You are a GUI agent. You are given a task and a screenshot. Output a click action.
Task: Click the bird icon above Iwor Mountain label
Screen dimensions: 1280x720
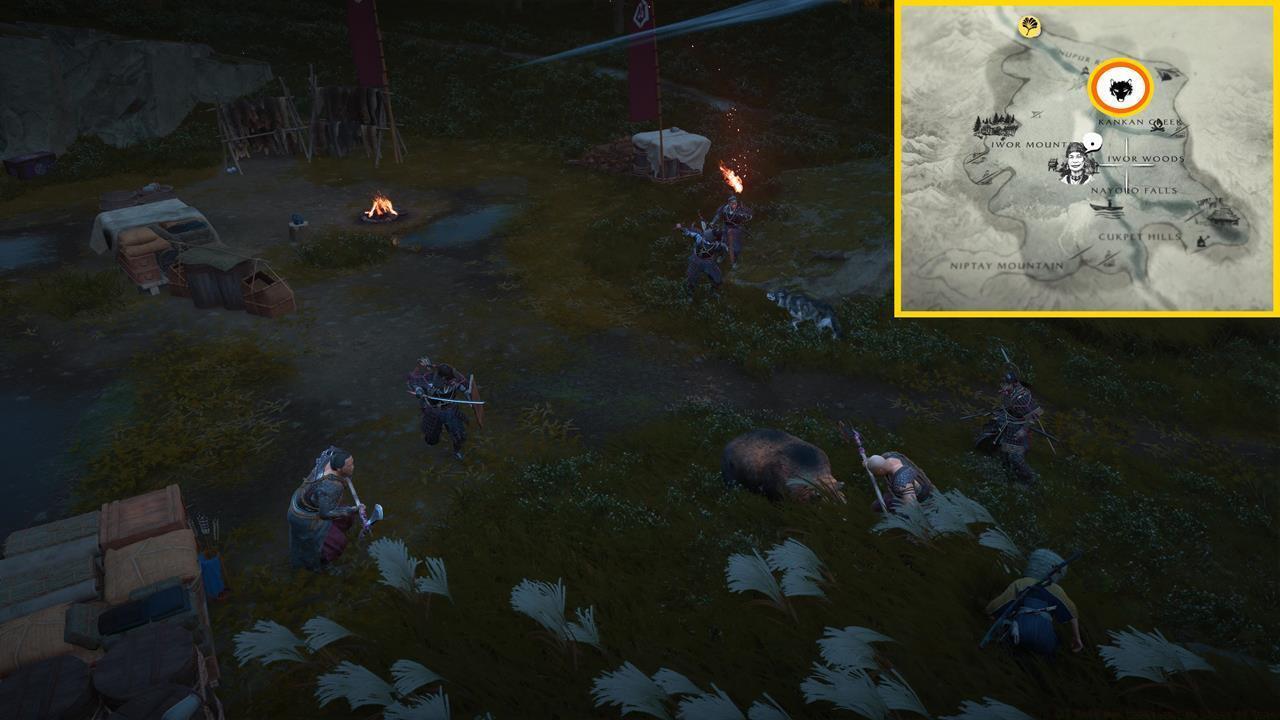pos(1036,113)
